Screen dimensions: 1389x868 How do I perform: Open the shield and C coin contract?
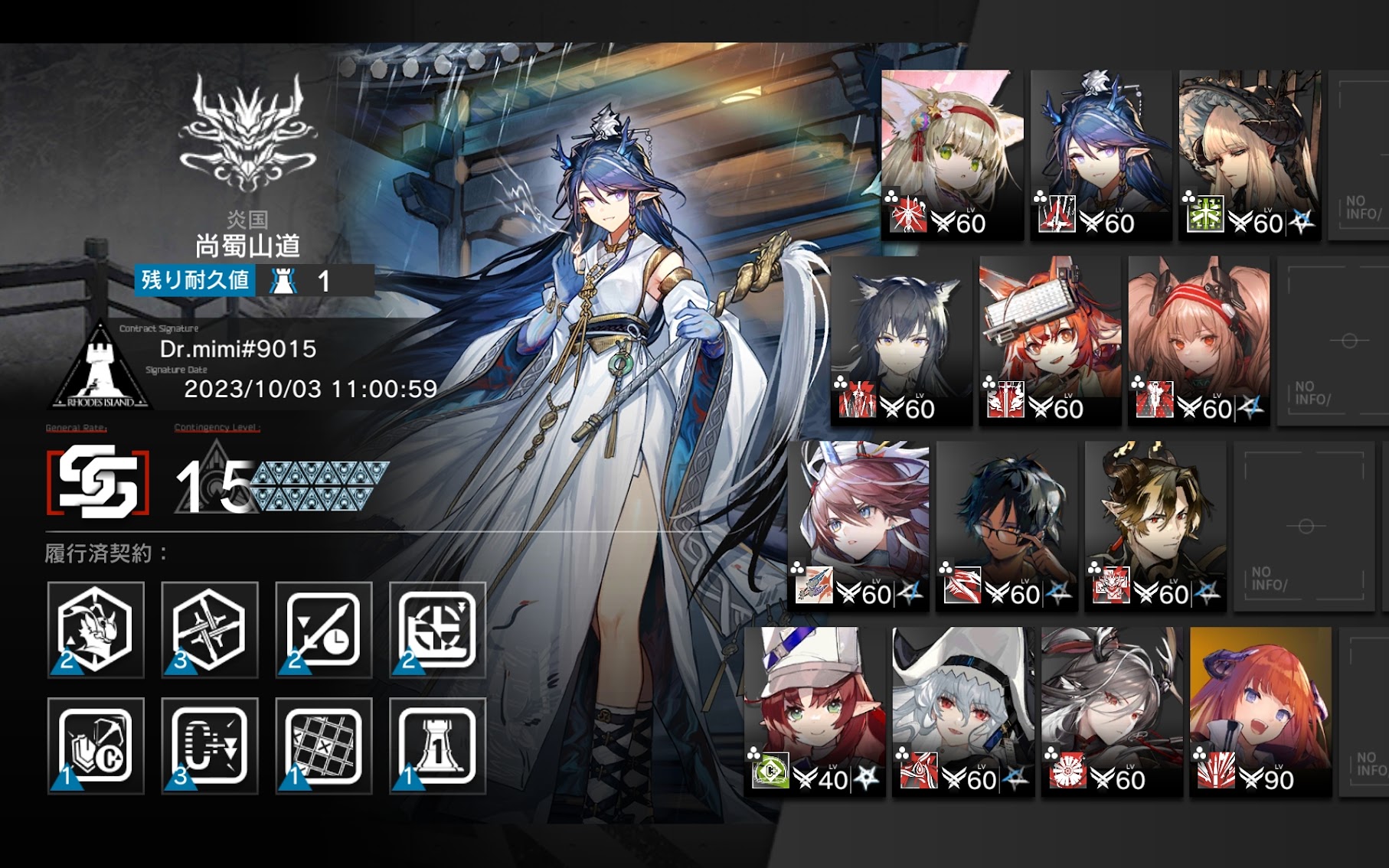pos(96,746)
